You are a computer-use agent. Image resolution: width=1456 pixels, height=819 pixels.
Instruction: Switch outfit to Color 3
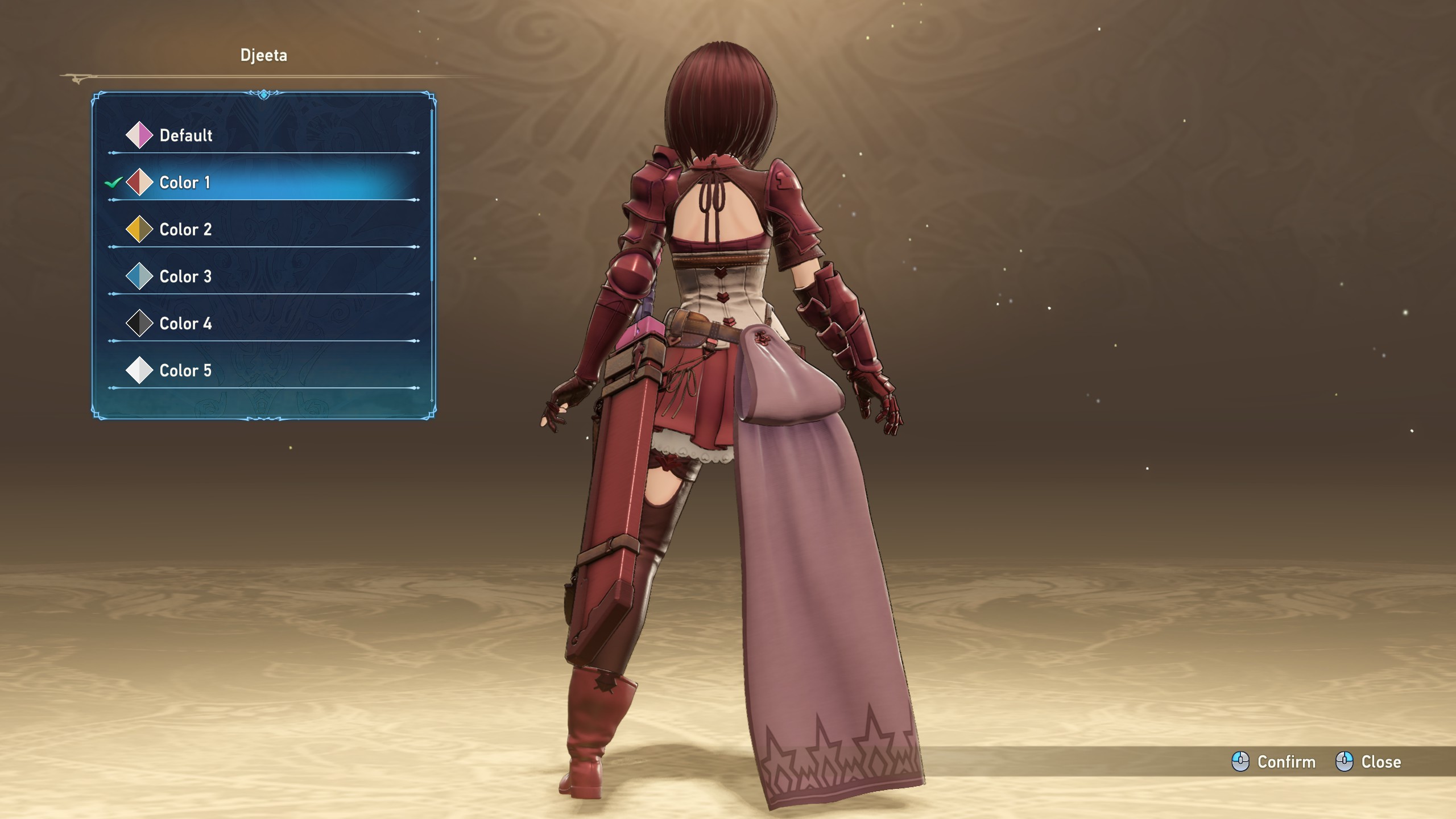coord(185,277)
